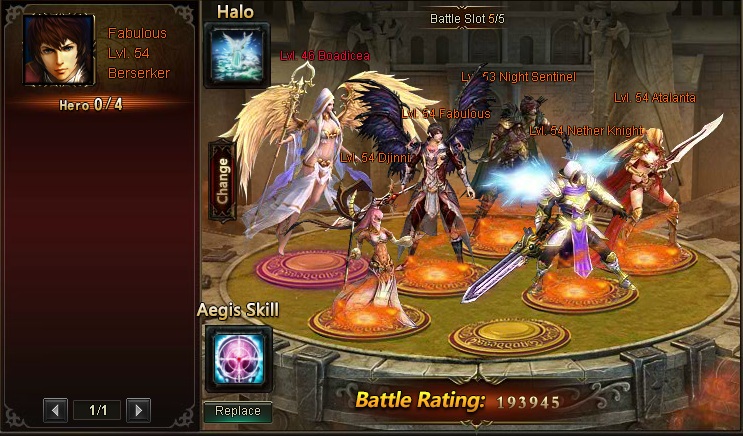The height and width of the screenshot is (436, 743).
Task: Click the Change button
Action: click(222, 180)
